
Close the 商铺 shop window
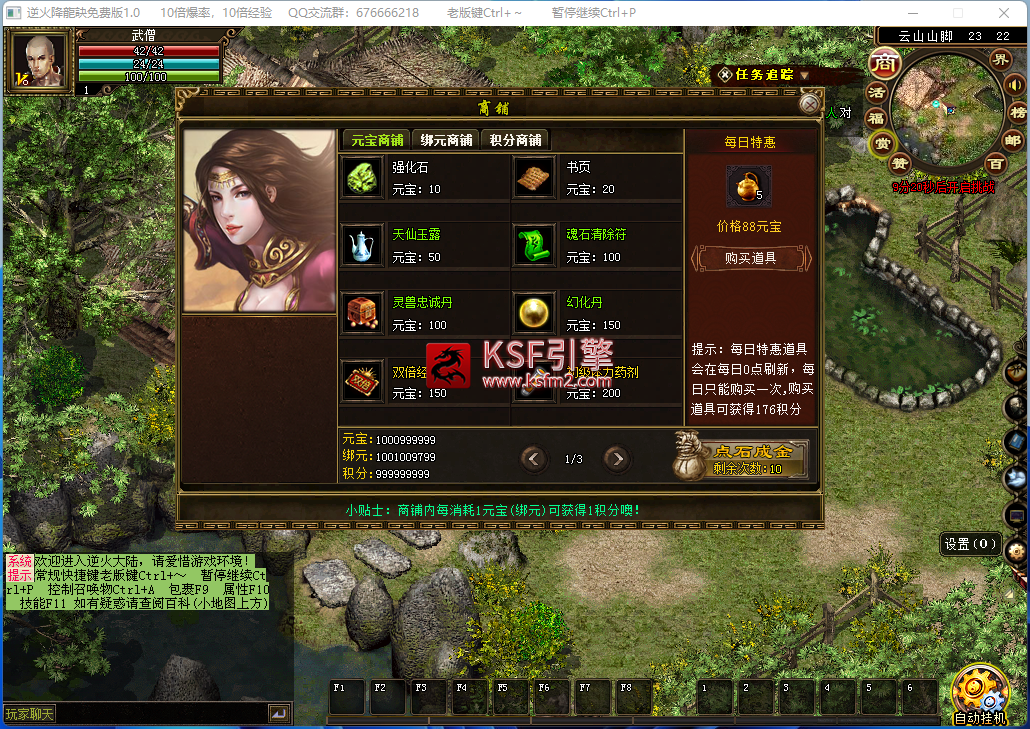pos(809,103)
